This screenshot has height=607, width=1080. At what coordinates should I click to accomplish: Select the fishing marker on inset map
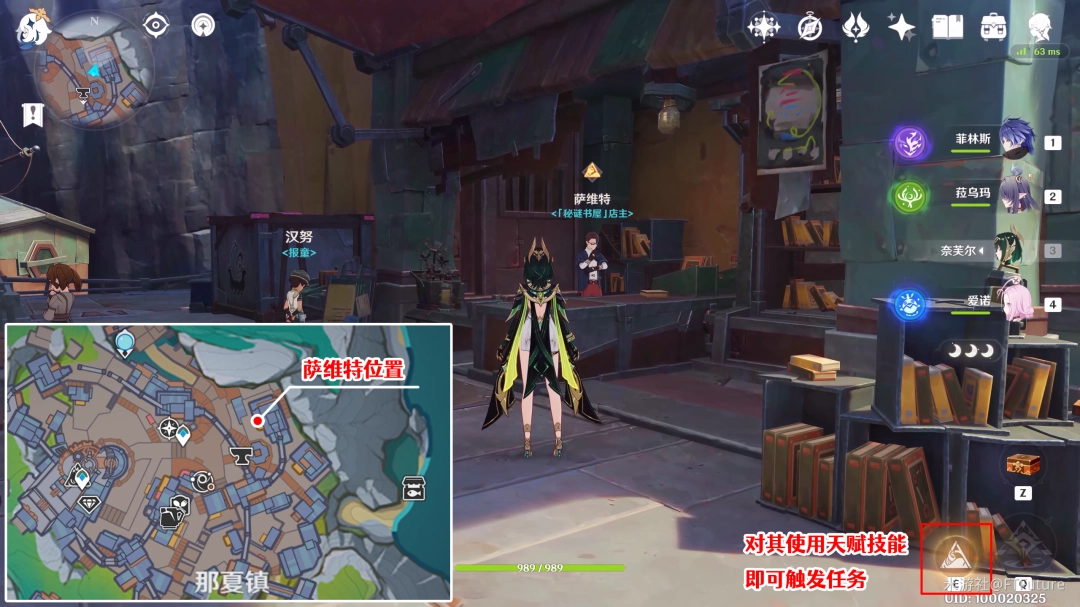[x=412, y=489]
